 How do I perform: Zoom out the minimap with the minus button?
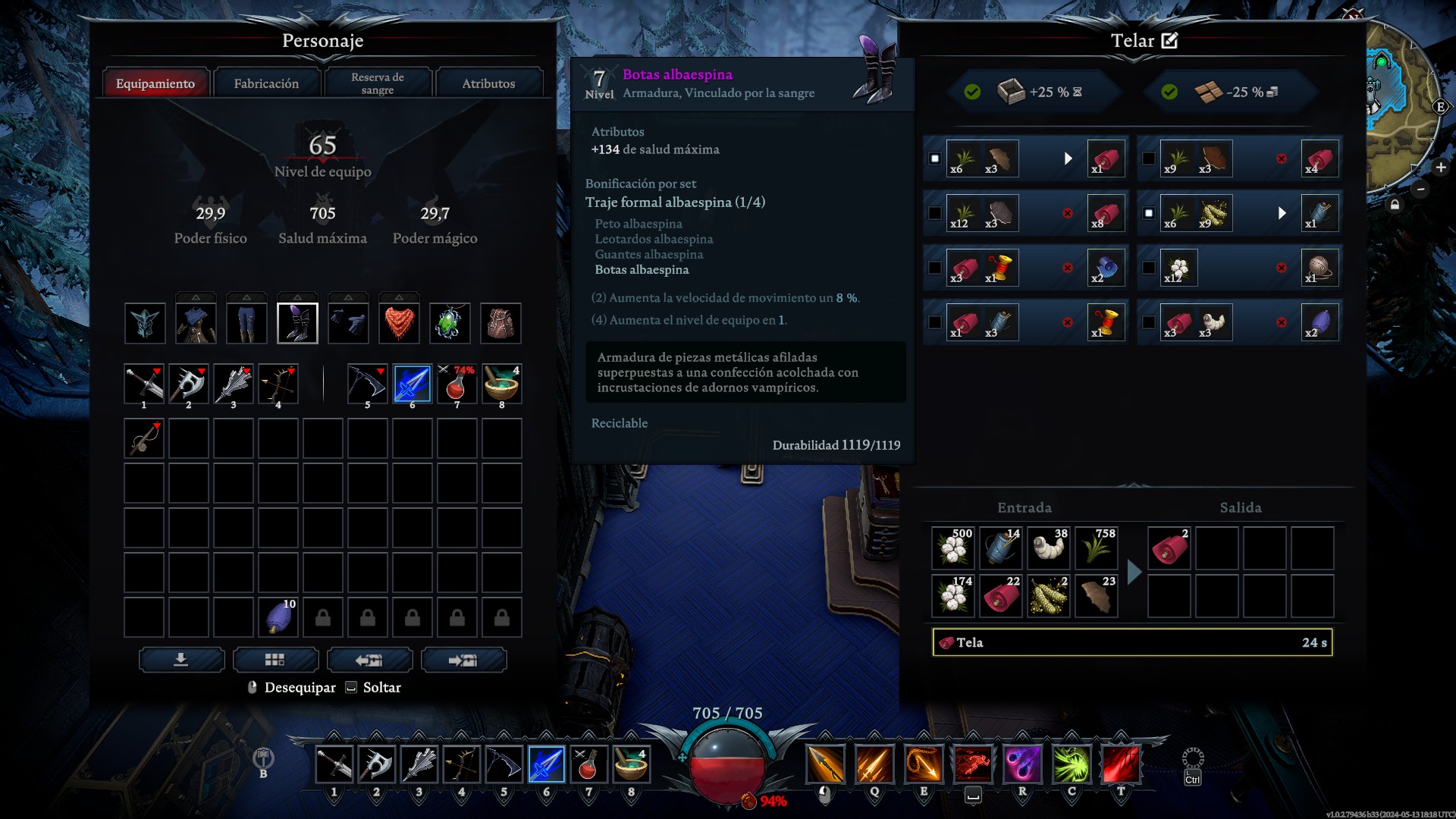point(1420,189)
